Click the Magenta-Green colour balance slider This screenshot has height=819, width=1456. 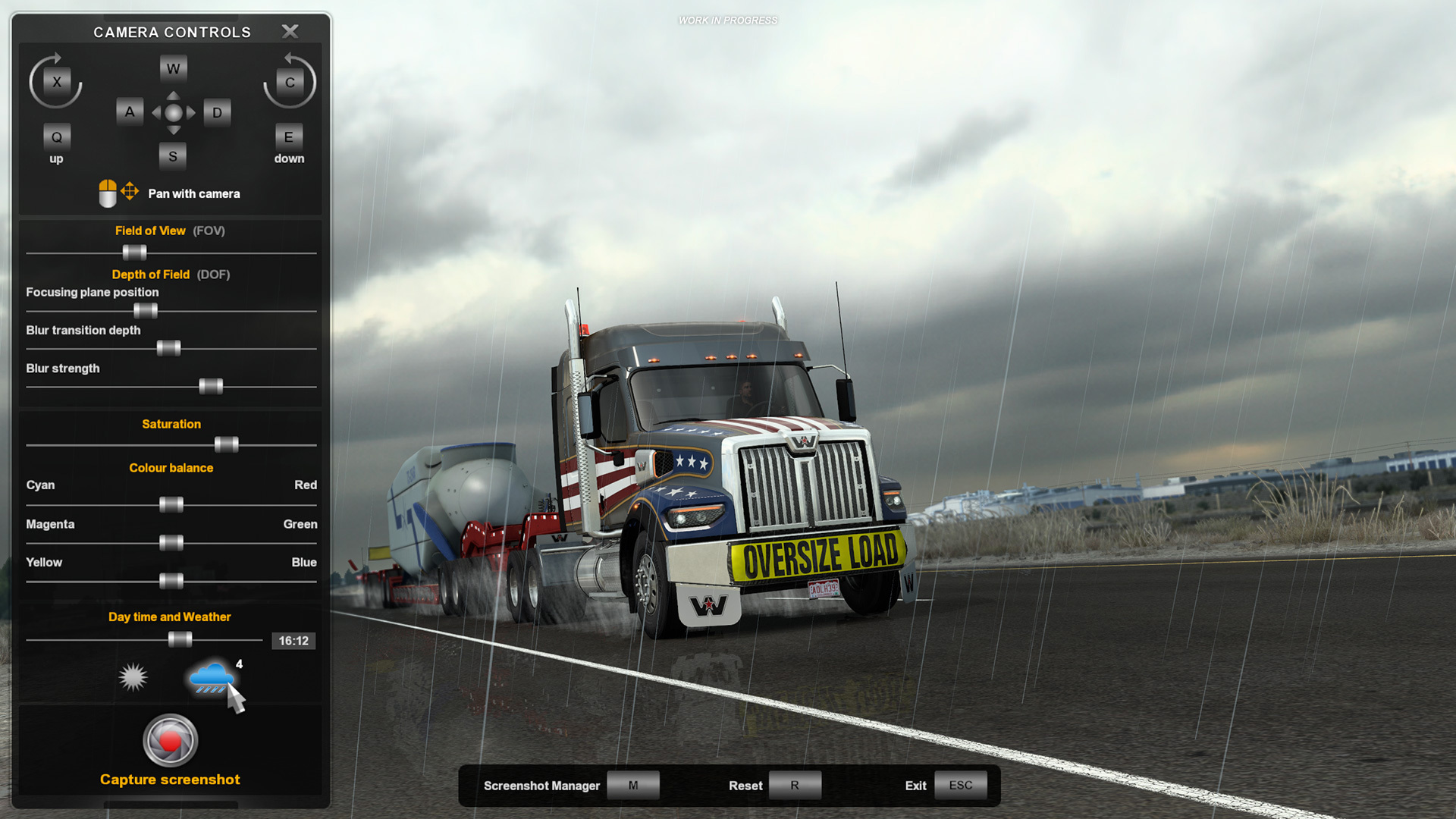pos(171,543)
